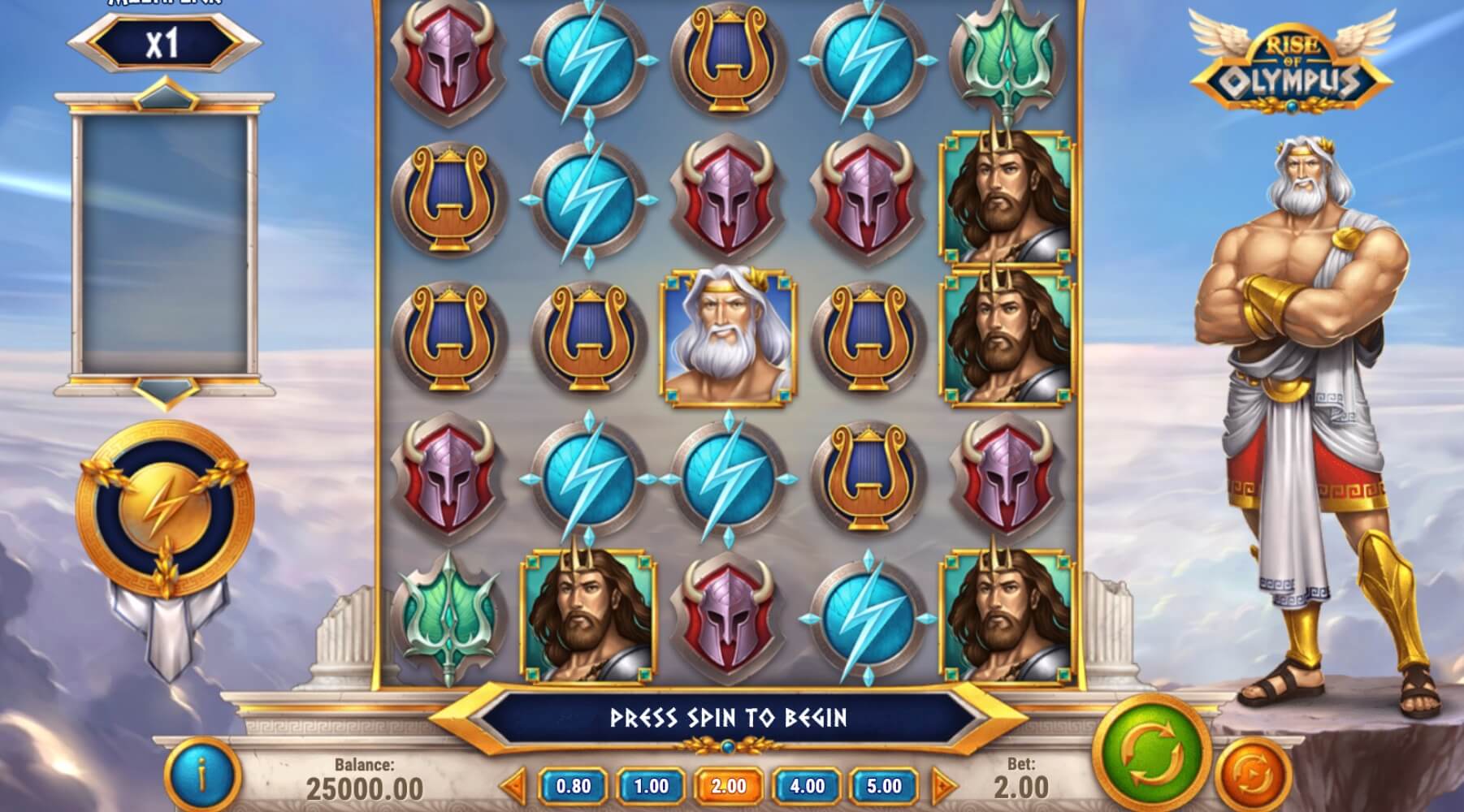Pick the 4.00 bet value
This screenshot has height=812, width=1464.
[807, 786]
